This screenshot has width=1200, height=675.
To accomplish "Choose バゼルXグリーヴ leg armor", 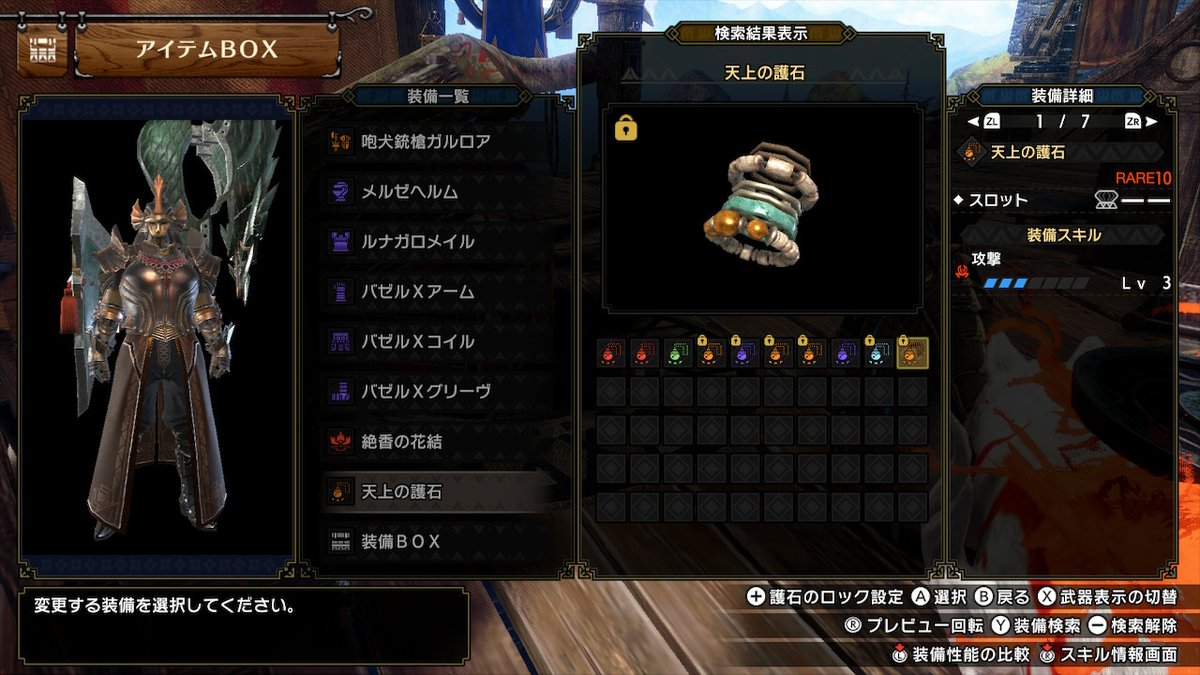I will click(x=425, y=392).
